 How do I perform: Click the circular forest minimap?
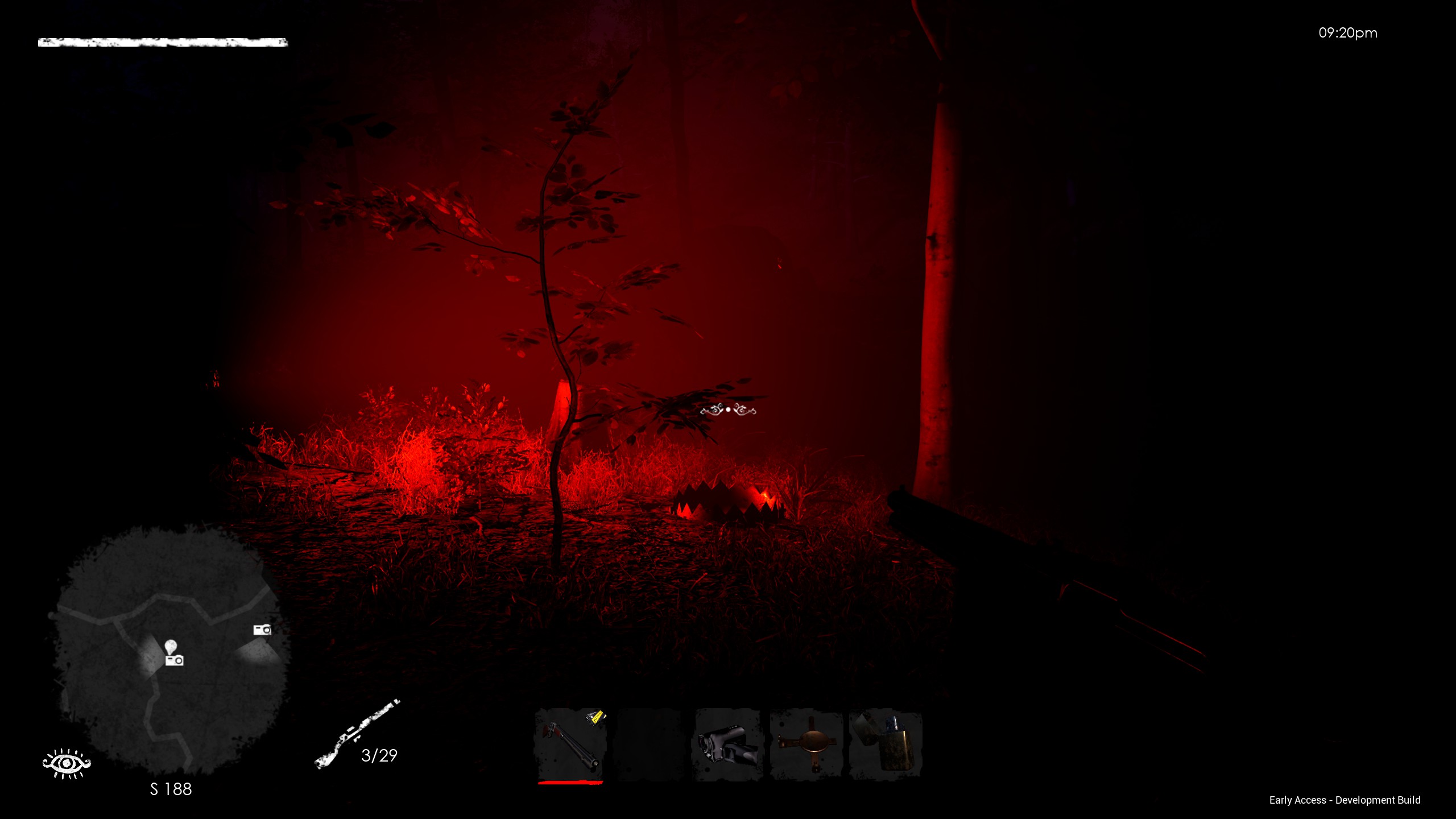[x=171, y=648]
